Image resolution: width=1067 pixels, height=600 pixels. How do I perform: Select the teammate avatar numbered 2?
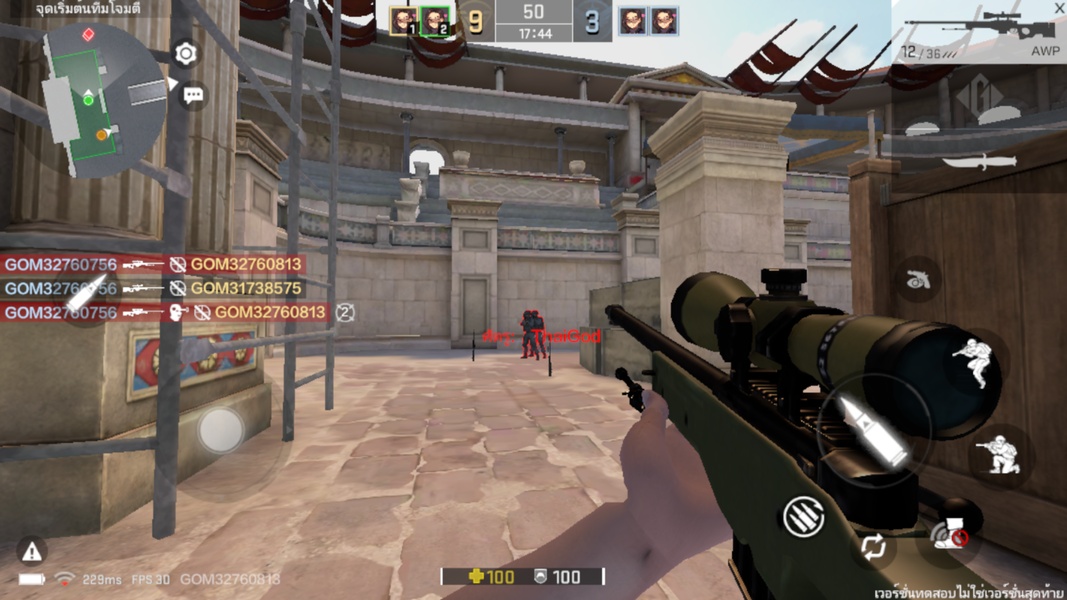coord(435,21)
